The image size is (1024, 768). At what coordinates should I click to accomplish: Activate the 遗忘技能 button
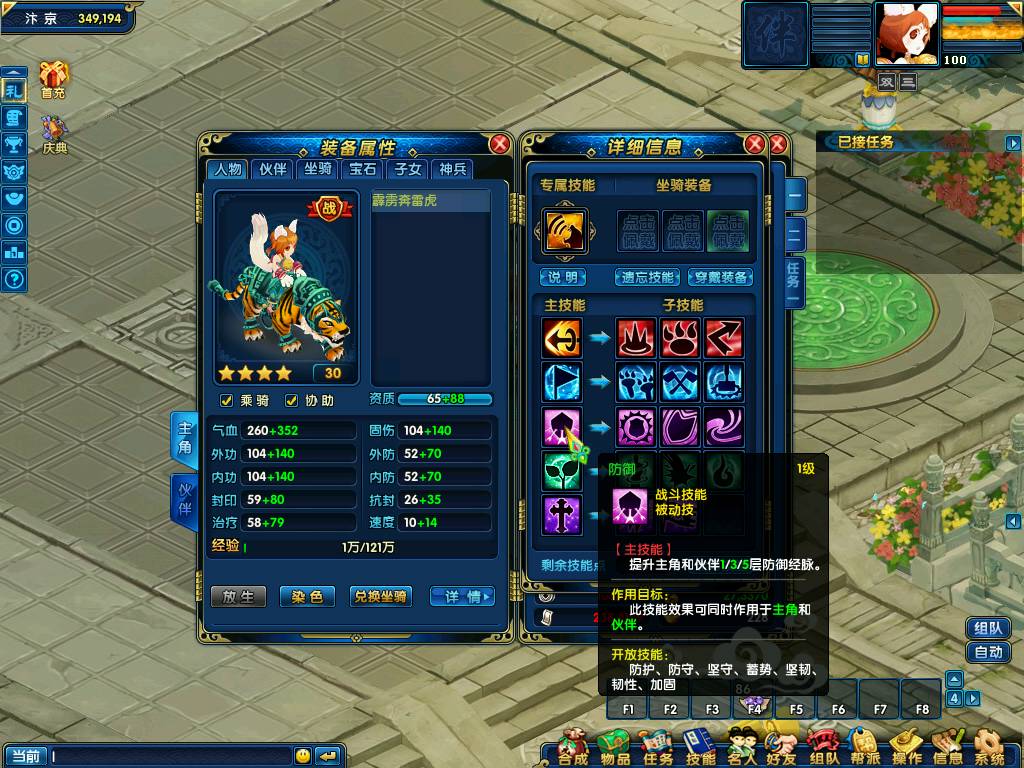(648, 277)
